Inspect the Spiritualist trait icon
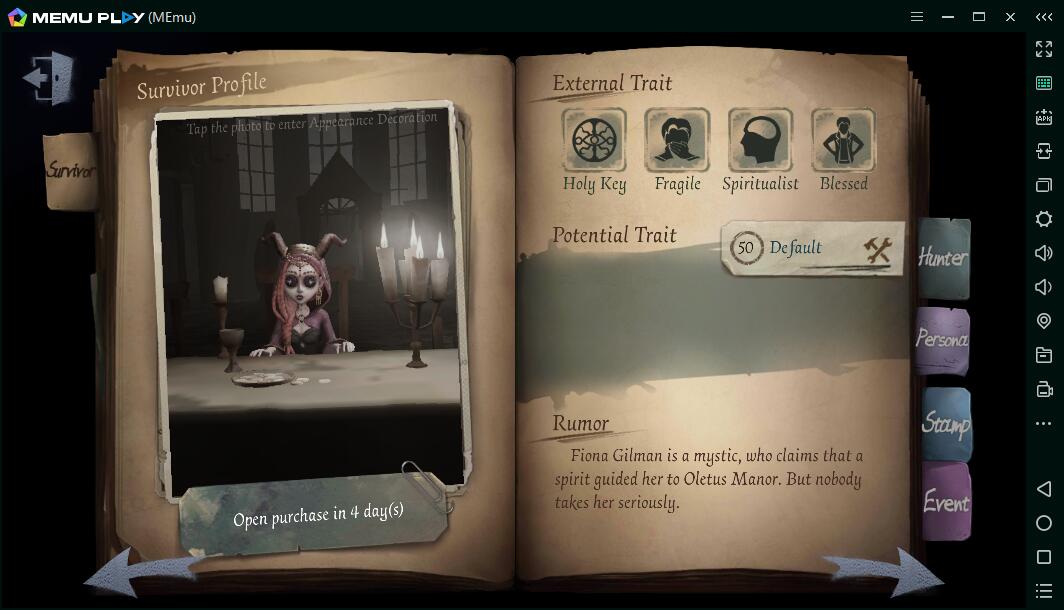Screen dimensions: 1064x610 click(760, 141)
